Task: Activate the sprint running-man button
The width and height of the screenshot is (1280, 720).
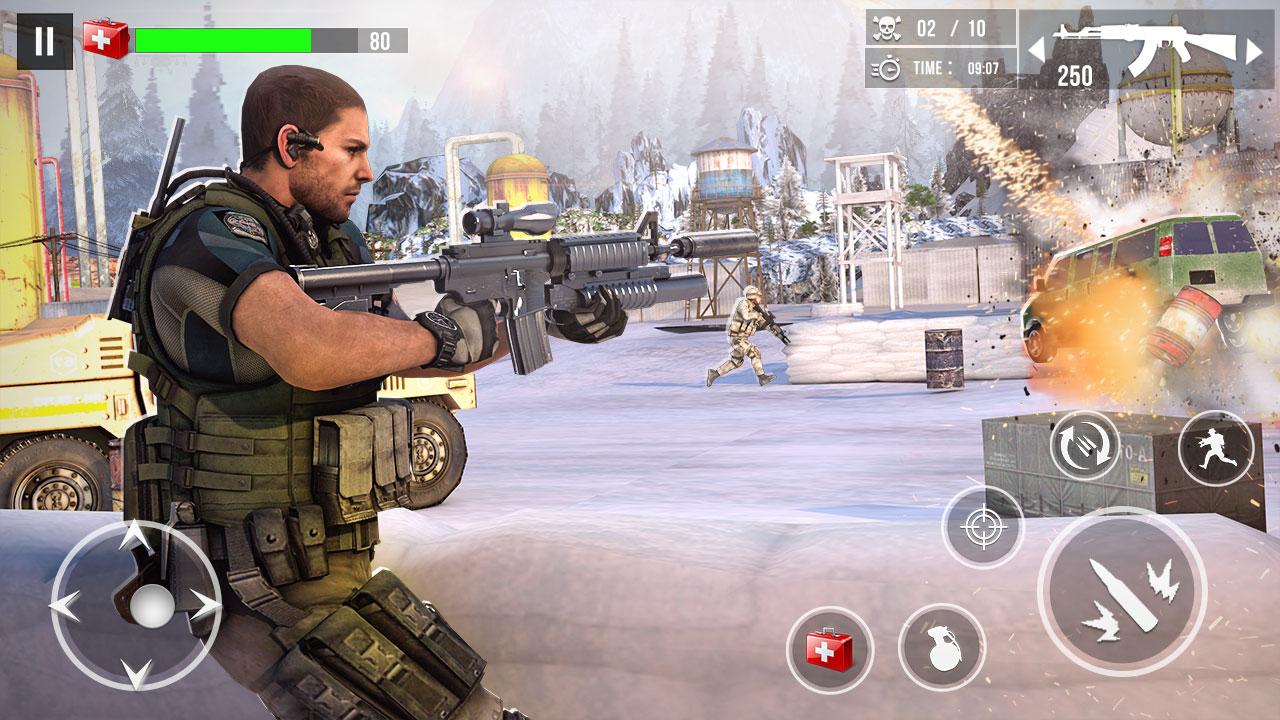Action: pos(1215,448)
